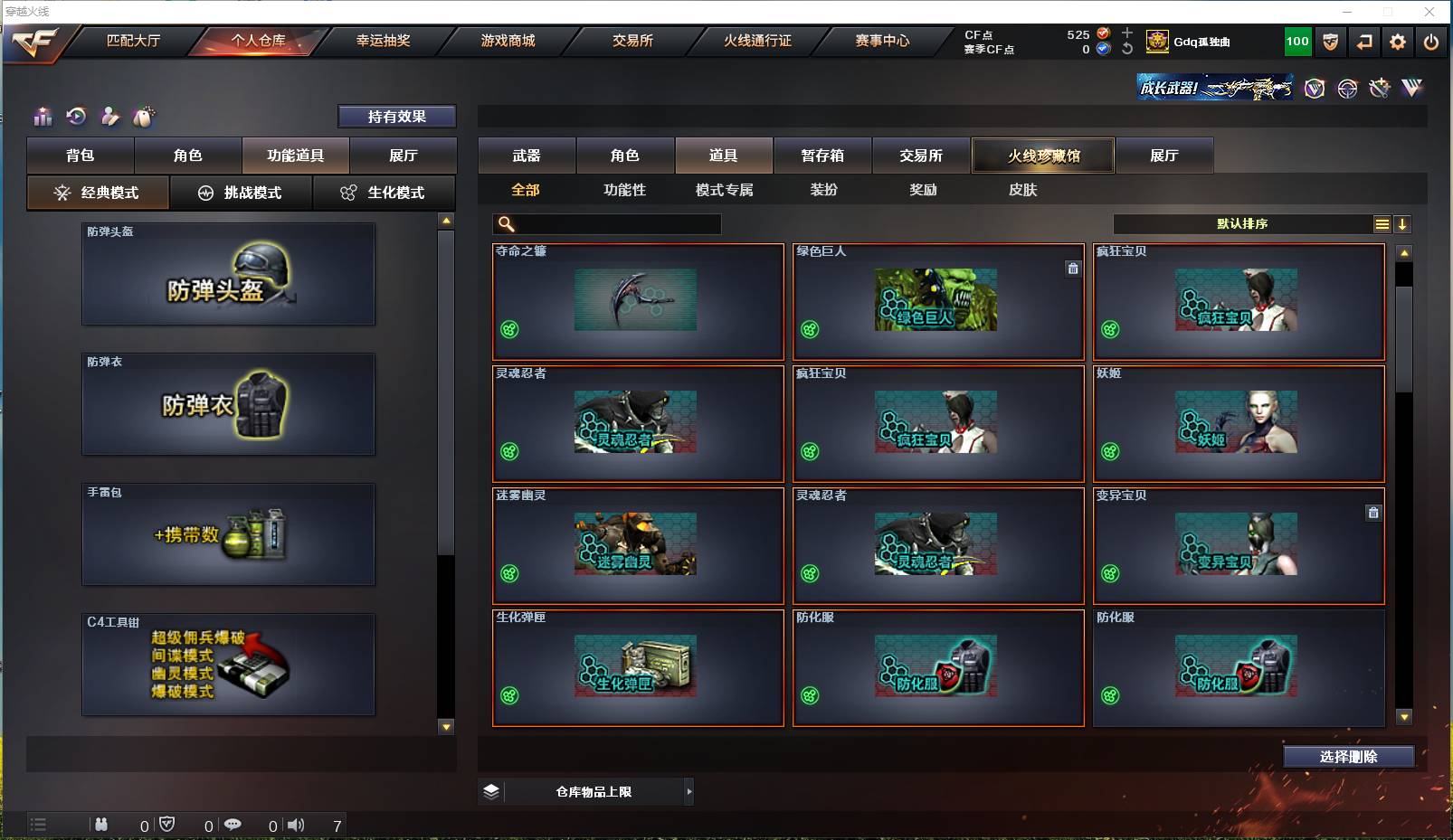The height and width of the screenshot is (840, 1453).
Task: Click the delete trashcan on 变异宝贝 item
Action: [x=1373, y=512]
